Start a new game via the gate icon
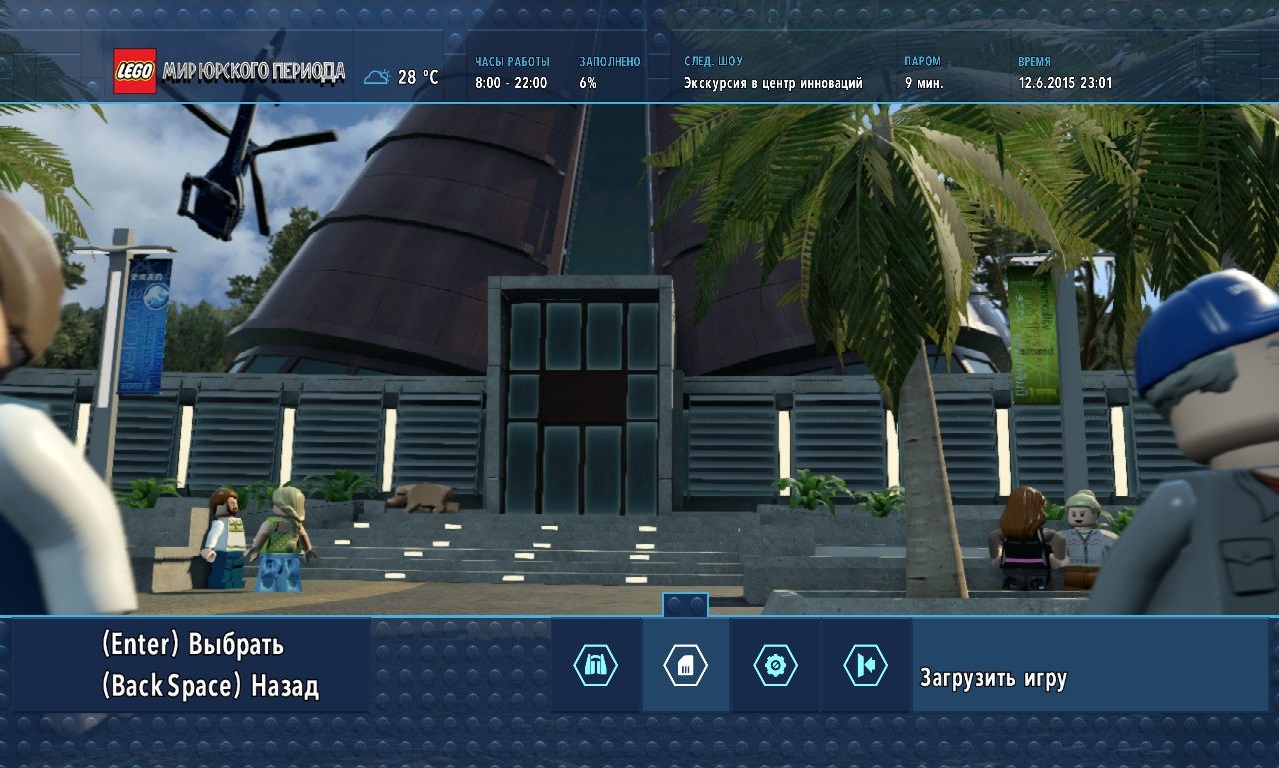1279x768 pixels. point(595,666)
